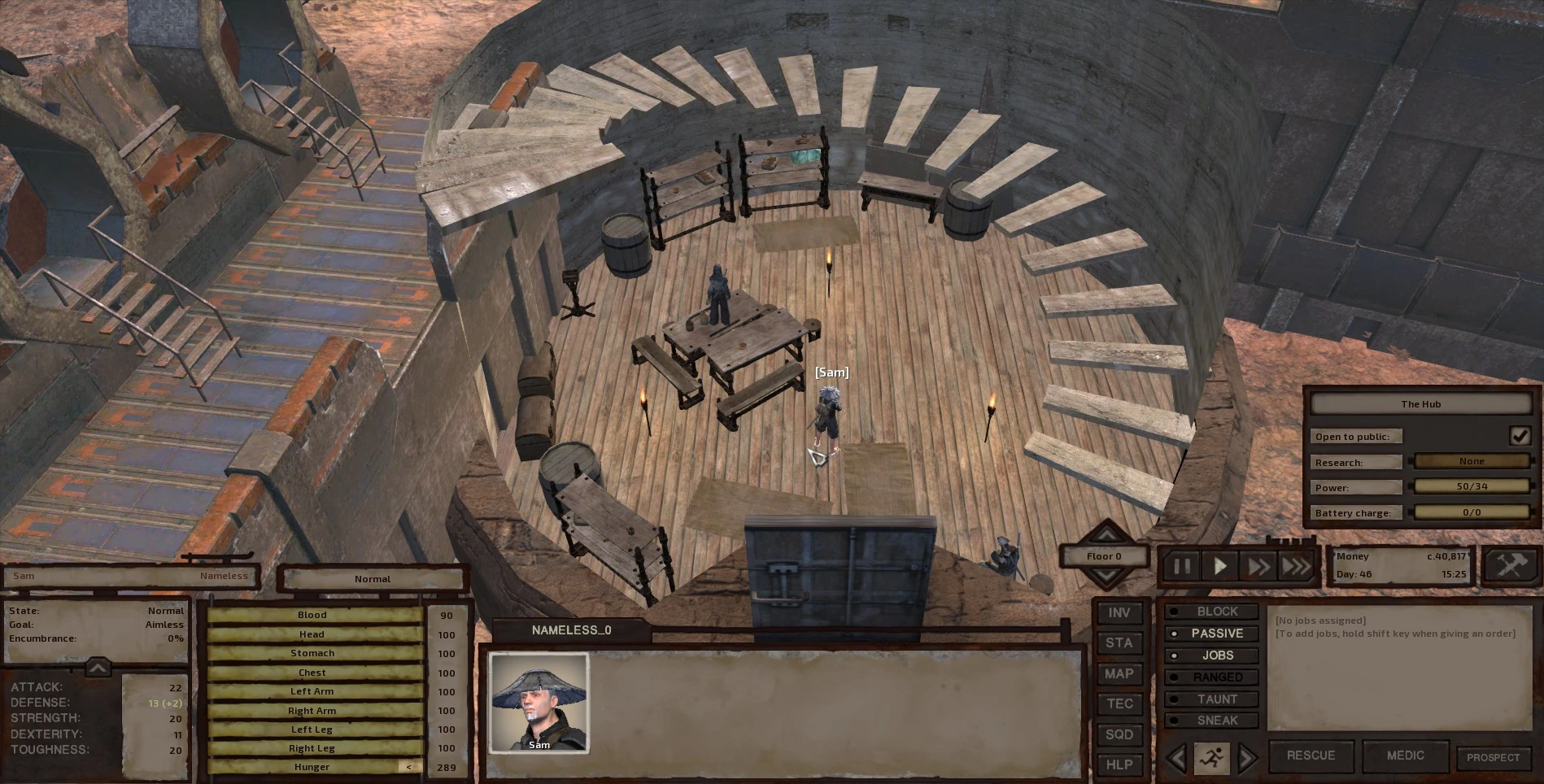Enable the BLOCK combat toggle

coord(1212,611)
